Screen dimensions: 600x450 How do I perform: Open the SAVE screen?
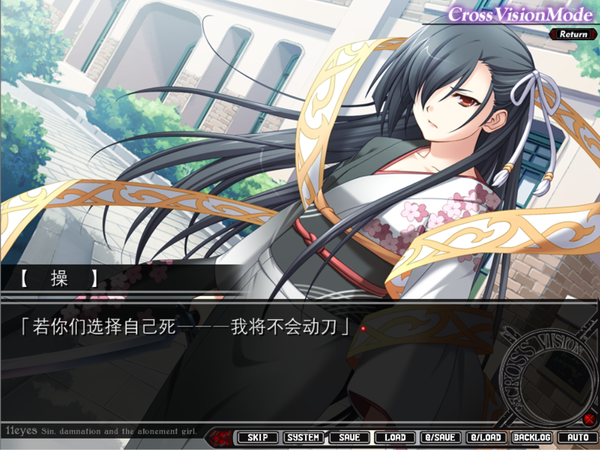[349, 437]
